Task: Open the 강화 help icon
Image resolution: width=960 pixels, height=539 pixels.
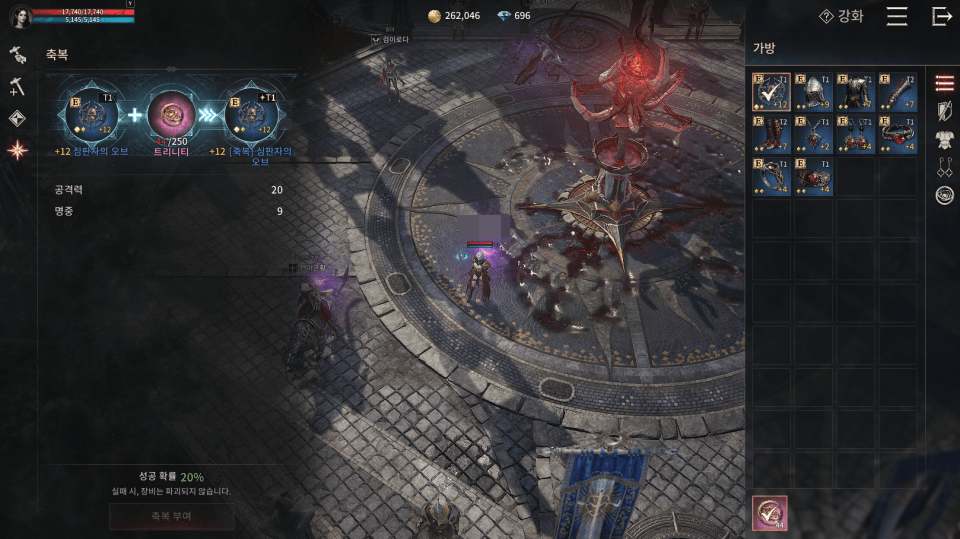Action: point(826,16)
